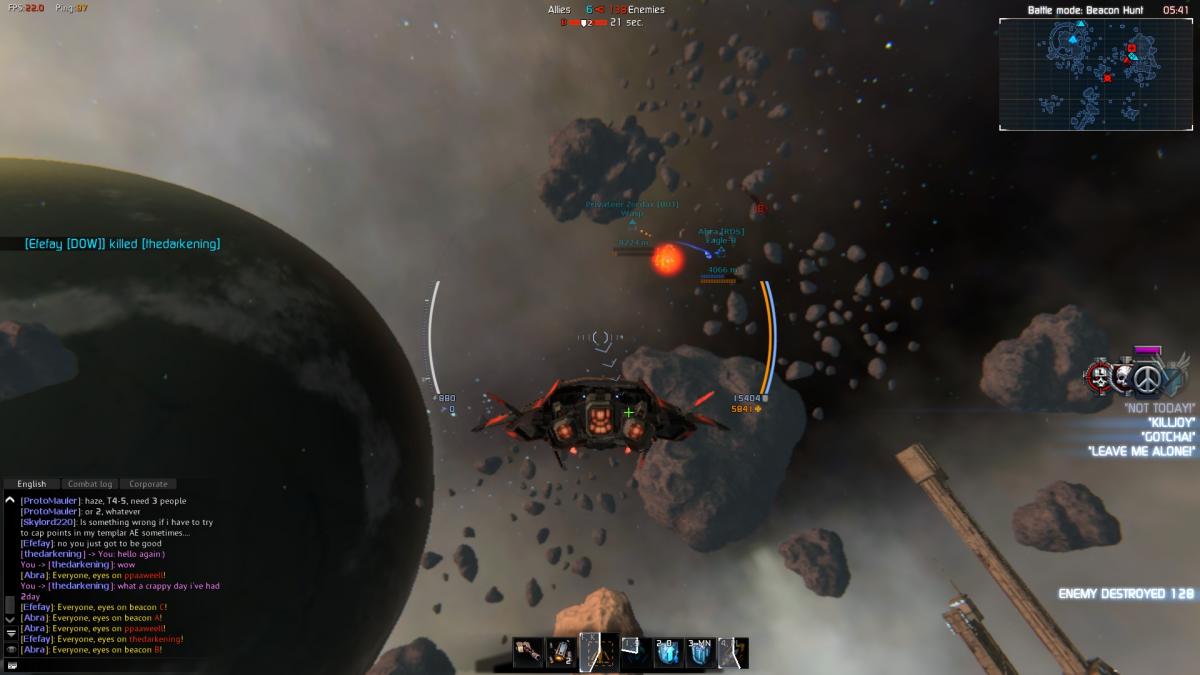This screenshot has width=1200, height=675.
Task: Switch to the English chat tab
Action: click(32, 484)
